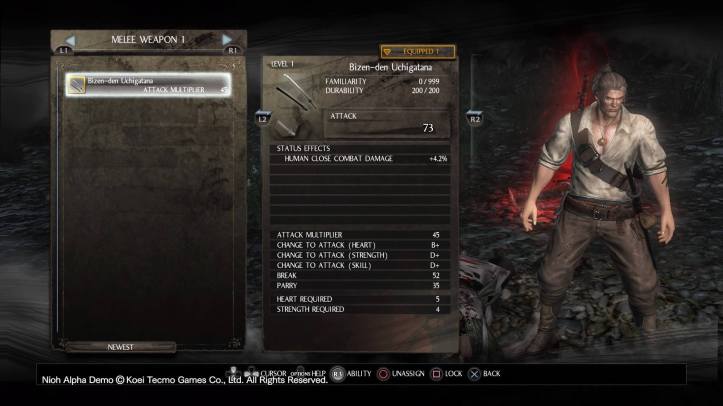Select the Bizen-den Uchigatana list entry

coord(147,85)
